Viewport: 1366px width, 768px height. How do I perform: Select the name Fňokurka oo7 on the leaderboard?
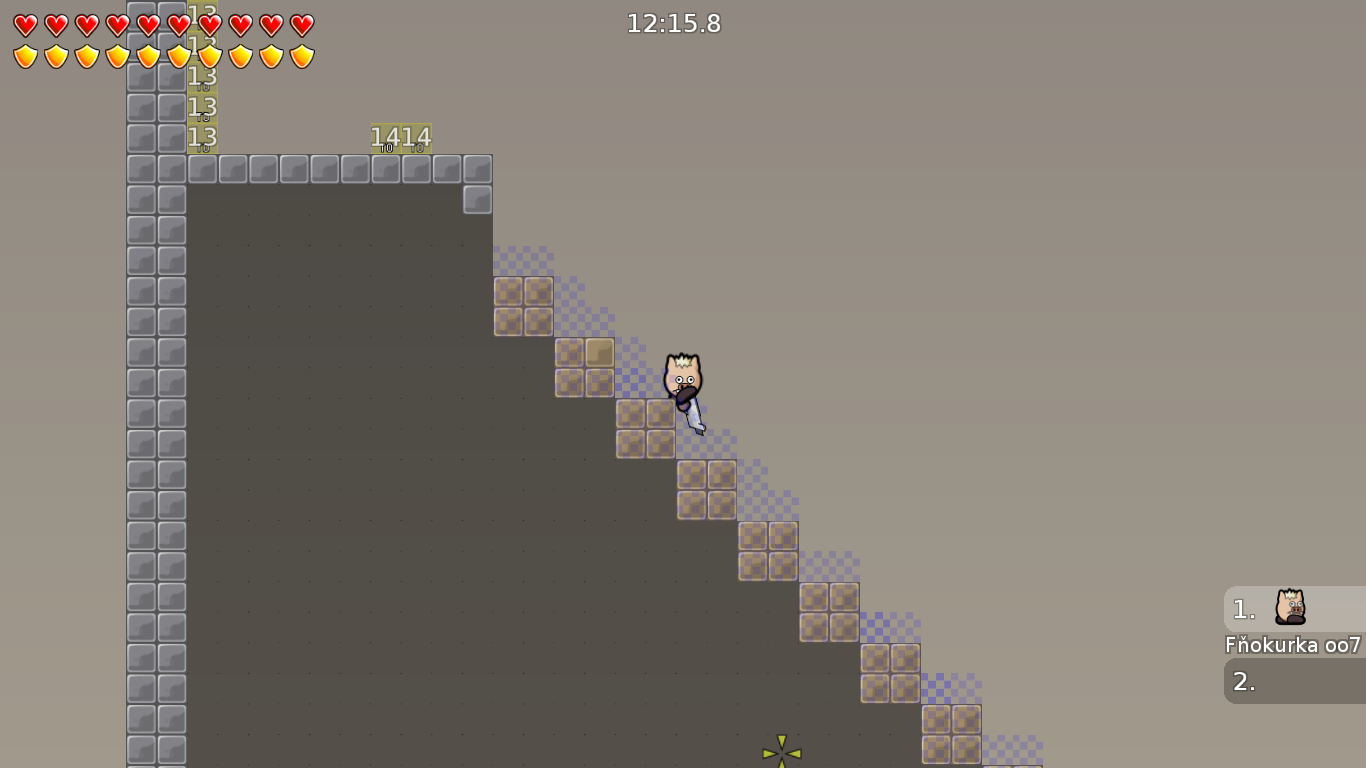point(1290,646)
